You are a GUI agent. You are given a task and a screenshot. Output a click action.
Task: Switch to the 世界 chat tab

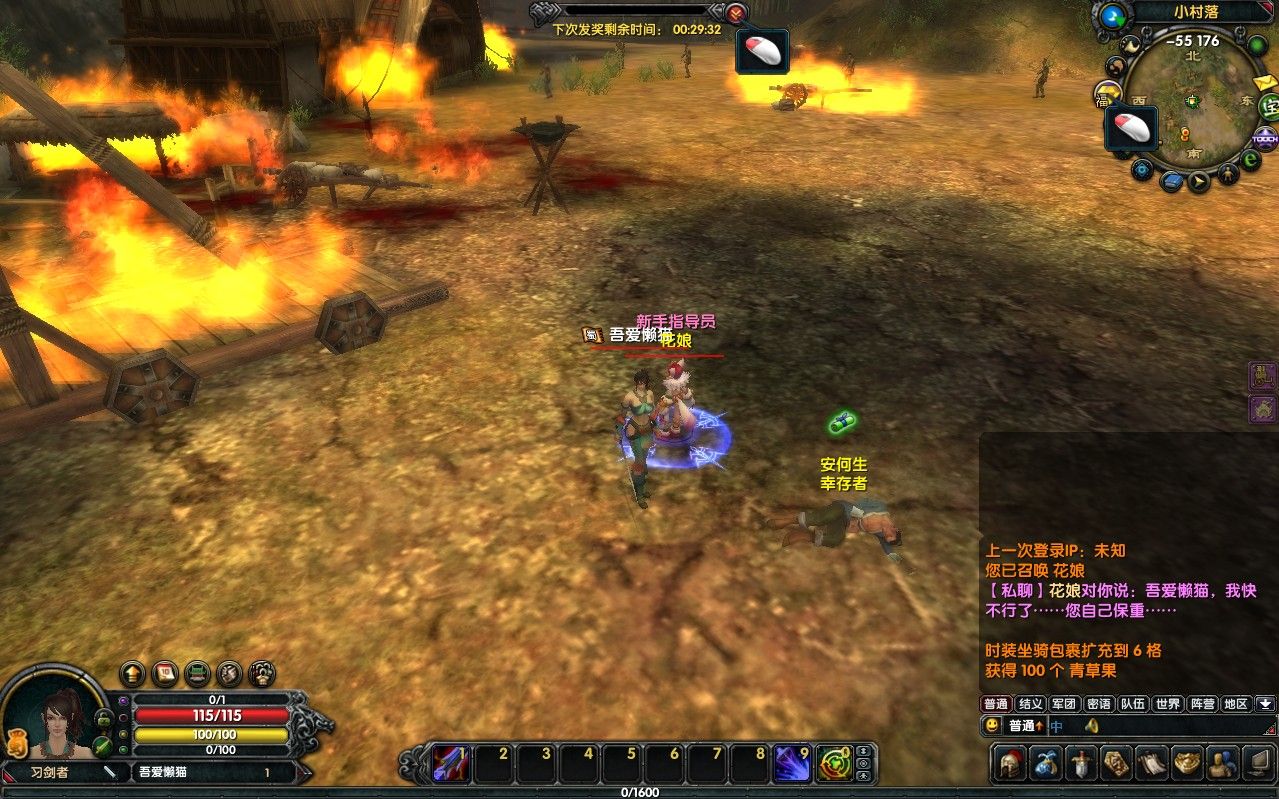pos(1168,704)
